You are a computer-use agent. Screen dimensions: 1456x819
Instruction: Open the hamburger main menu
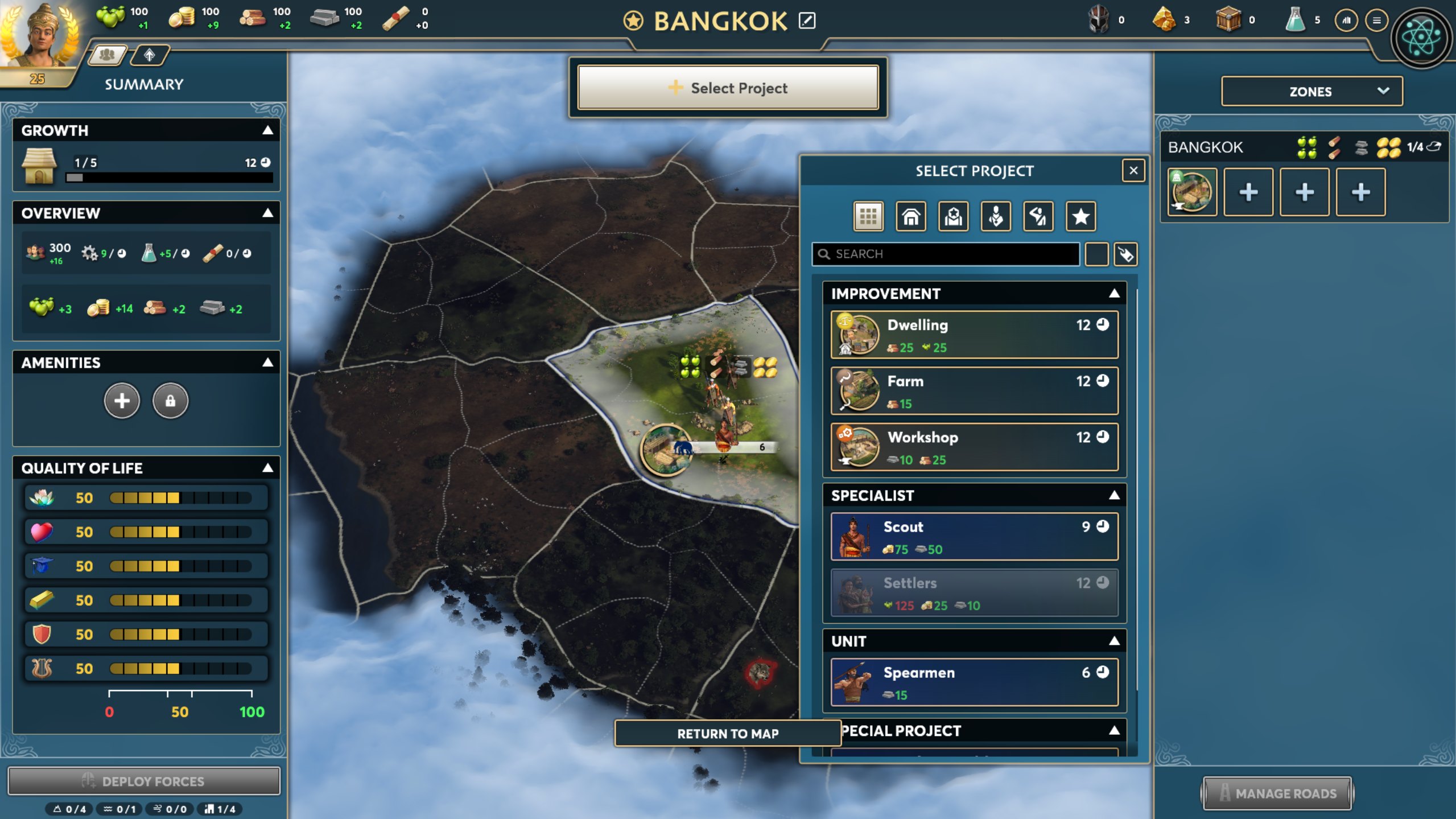point(1376,20)
